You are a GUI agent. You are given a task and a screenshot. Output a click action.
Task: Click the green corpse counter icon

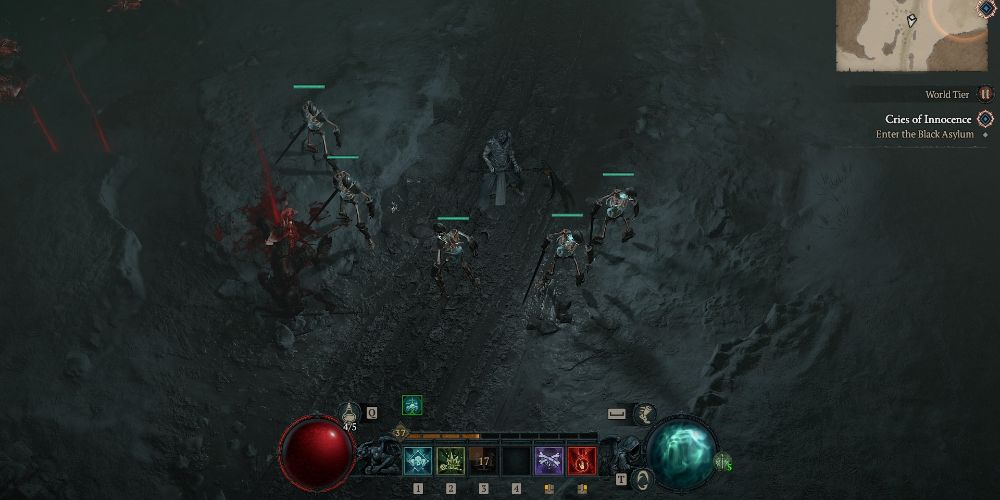click(x=722, y=461)
